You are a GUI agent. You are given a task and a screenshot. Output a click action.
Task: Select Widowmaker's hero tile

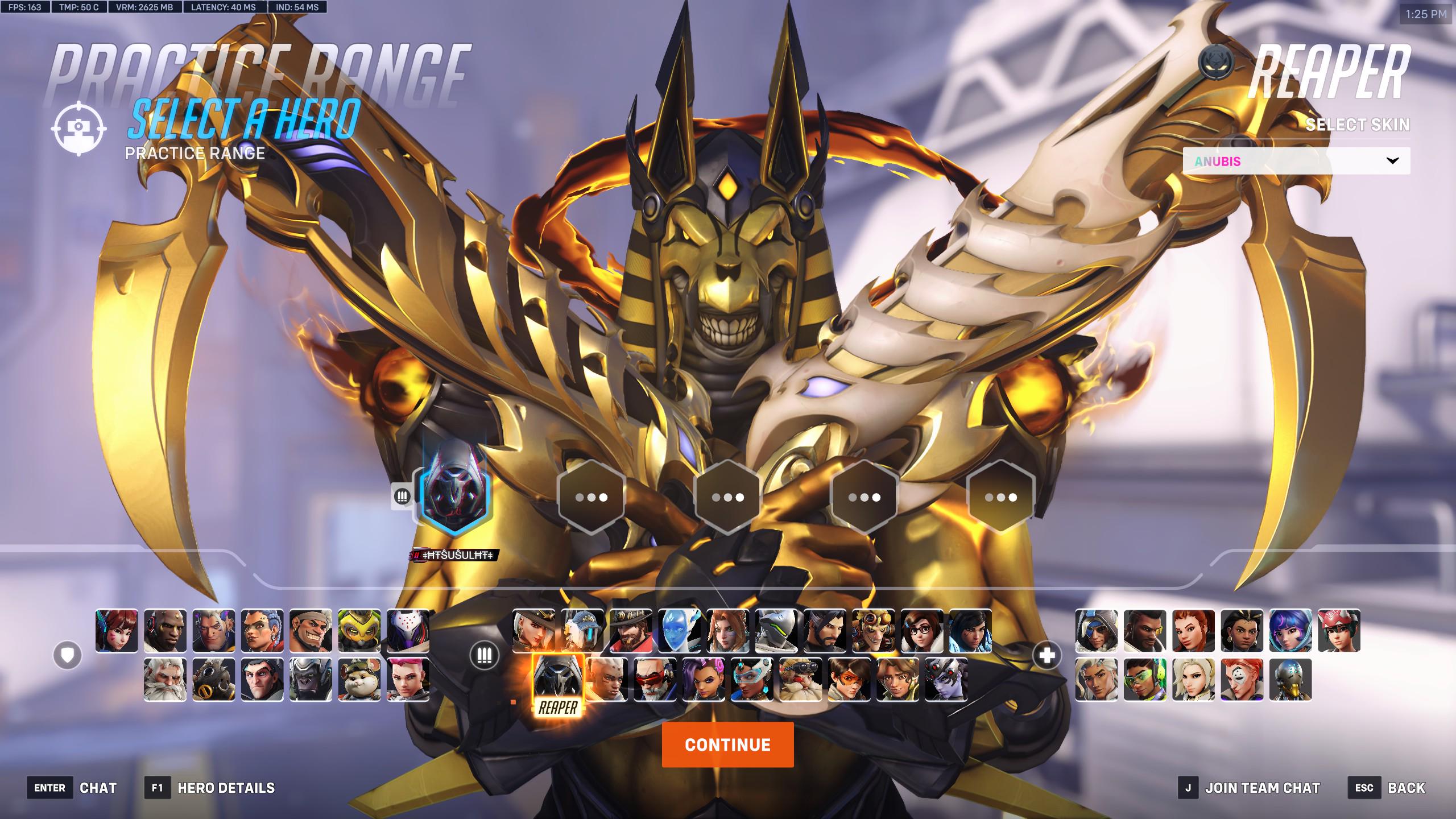[x=946, y=679]
